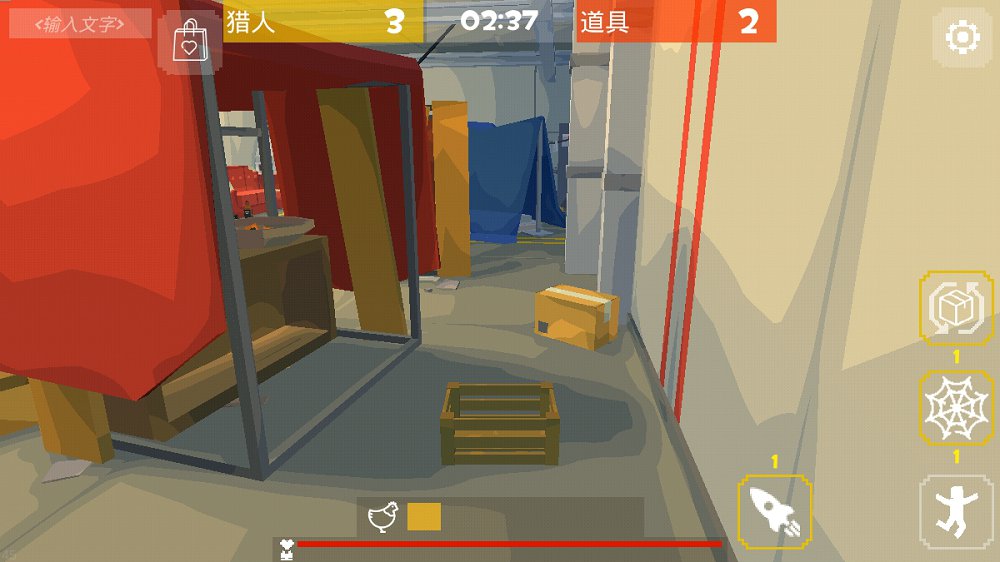Tap the jumping figure button
The image size is (1000, 562).
click(956, 510)
